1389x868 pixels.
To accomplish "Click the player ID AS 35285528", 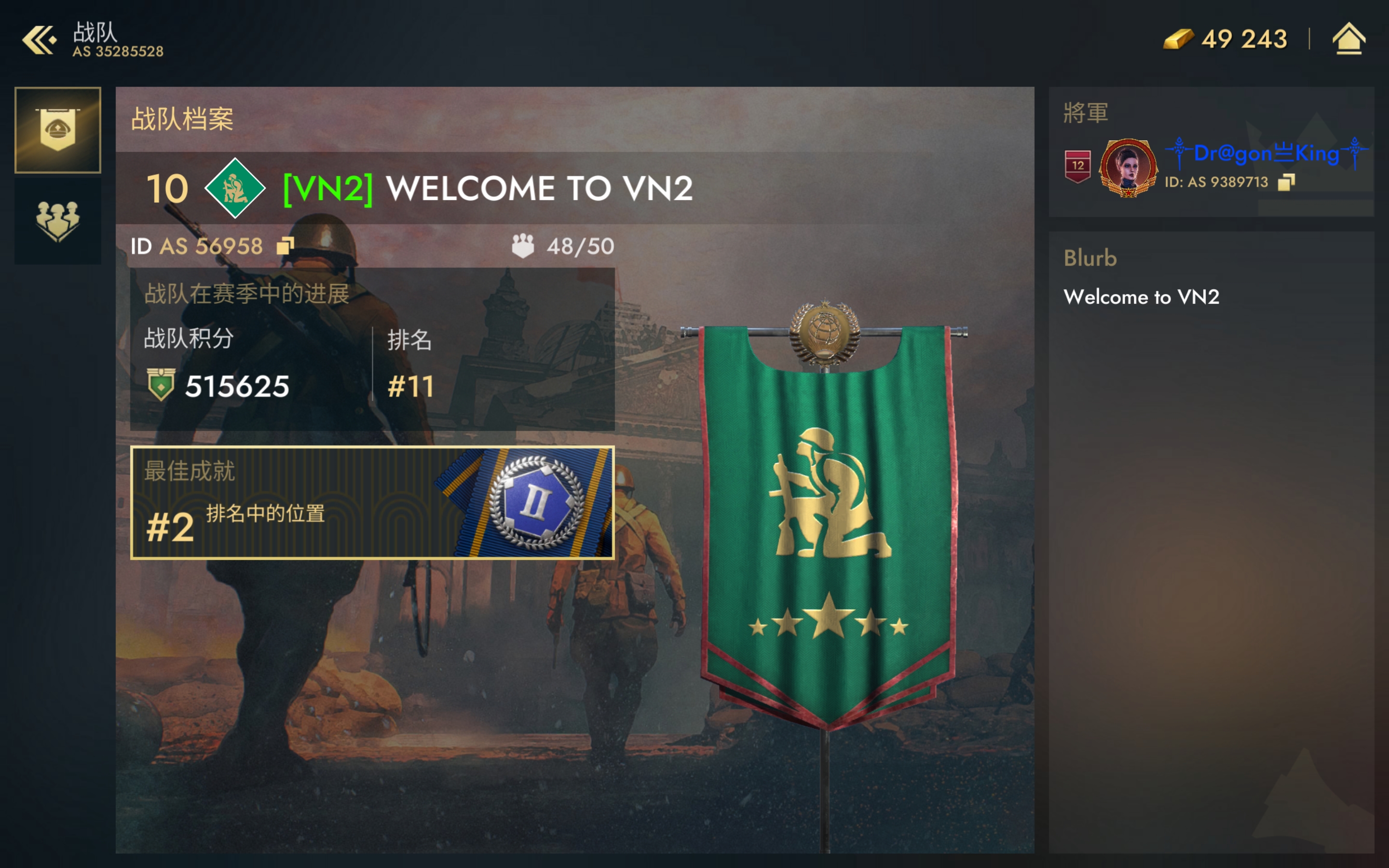I will [x=119, y=51].
